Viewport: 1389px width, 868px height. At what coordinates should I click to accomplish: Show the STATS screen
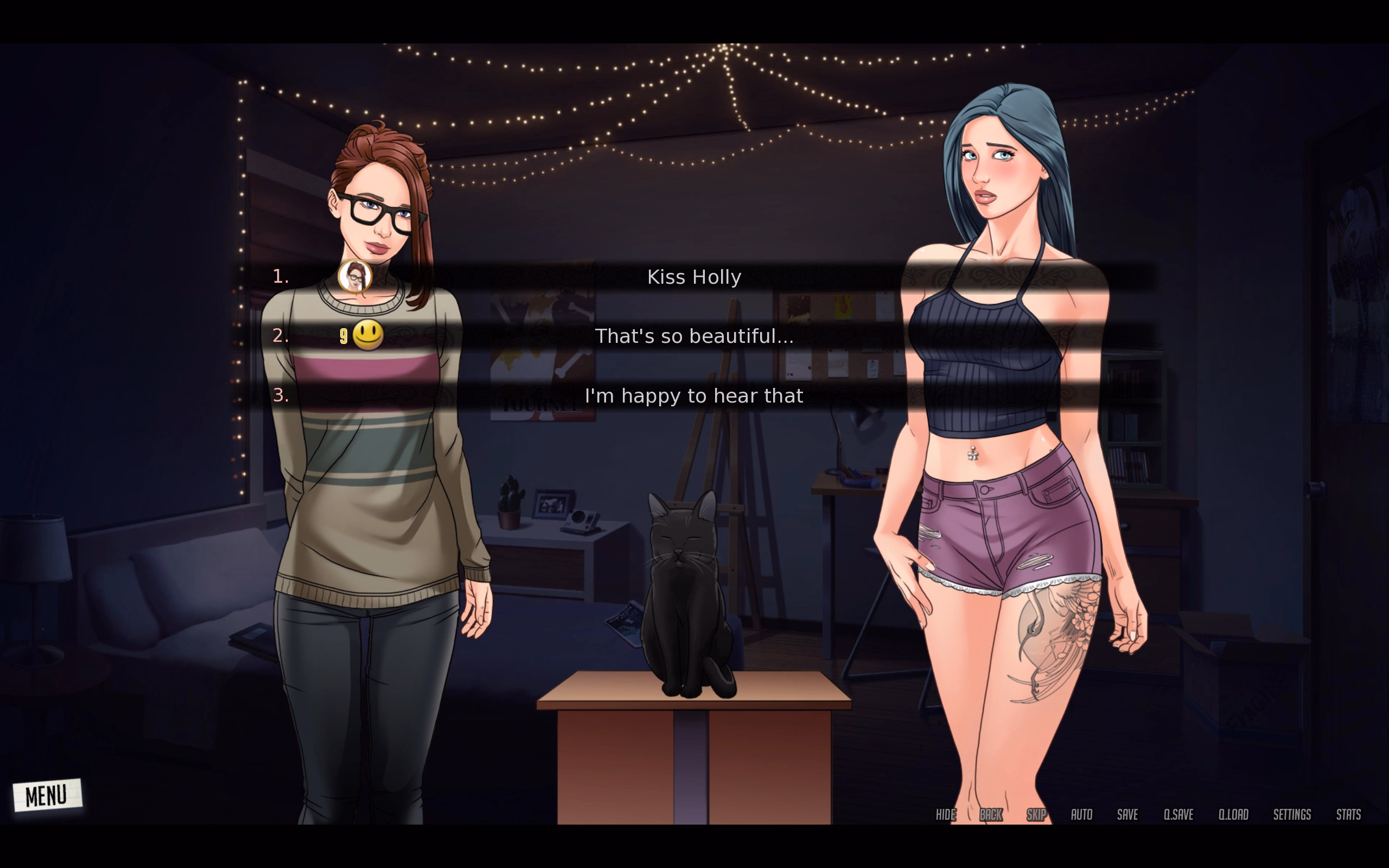pos(1348,815)
